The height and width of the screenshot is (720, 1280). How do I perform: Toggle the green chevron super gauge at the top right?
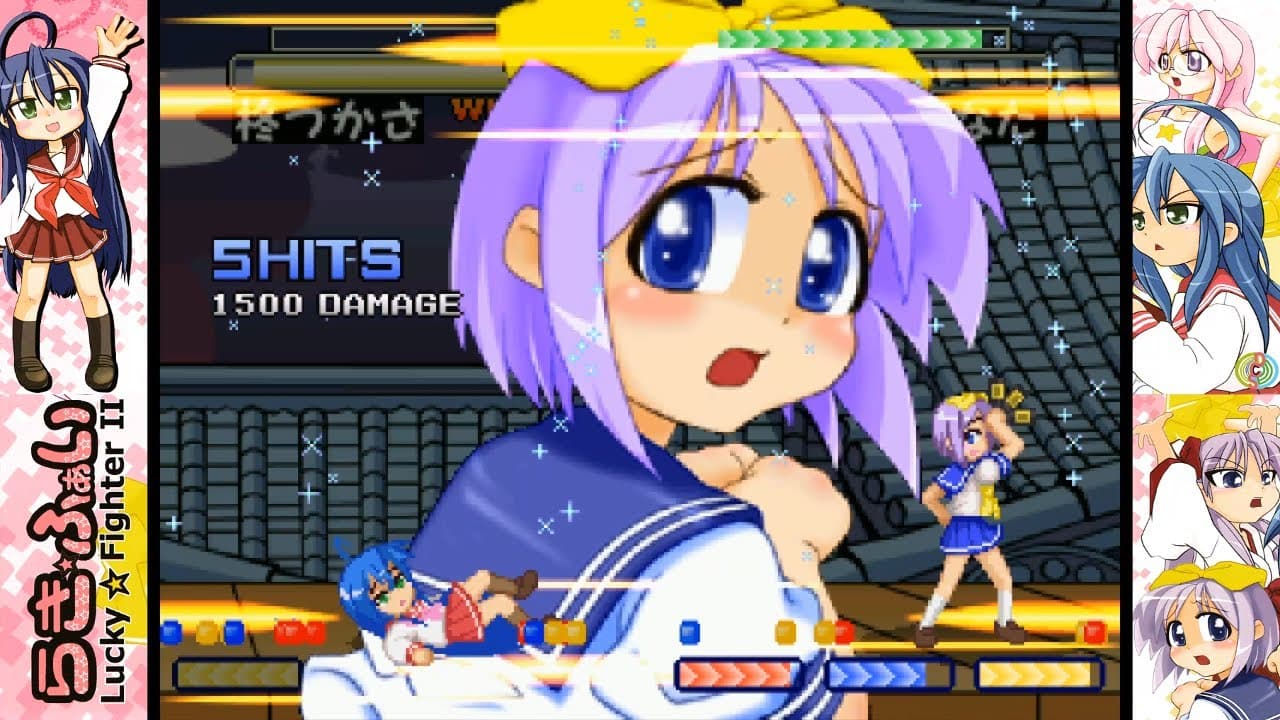(850, 37)
